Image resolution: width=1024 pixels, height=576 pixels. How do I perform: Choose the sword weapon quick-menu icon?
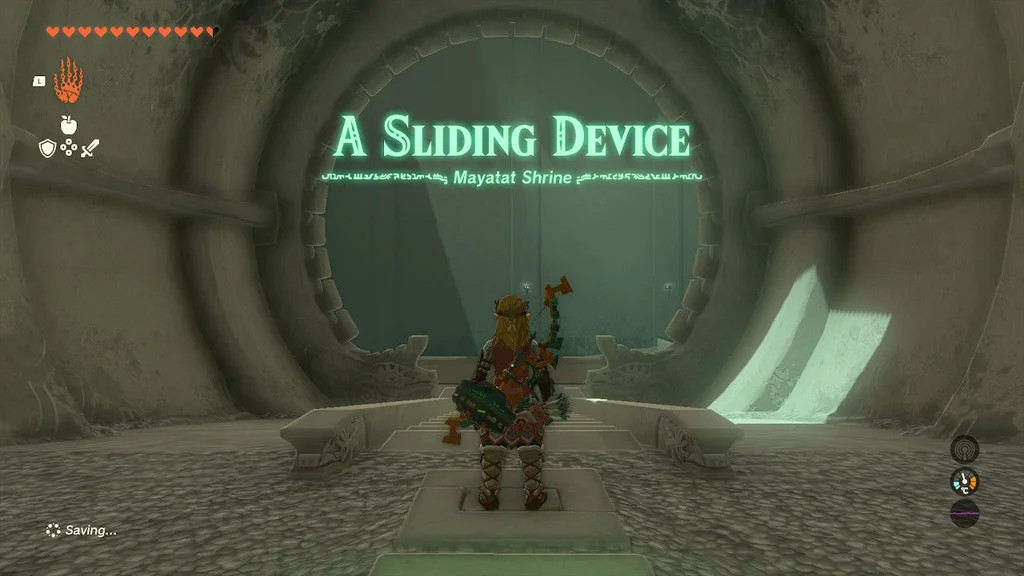(x=90, y=148)
